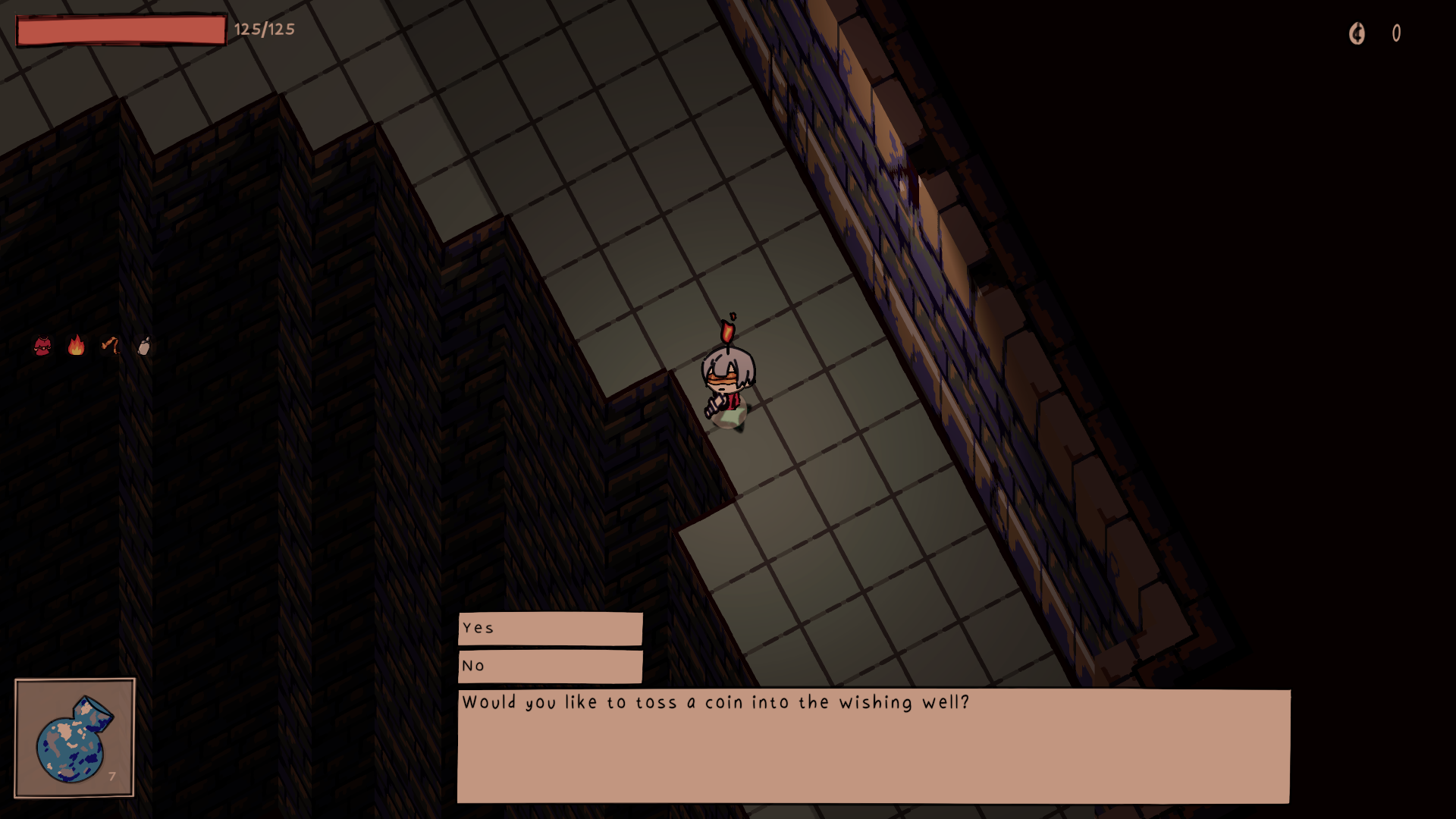Select the whip status icon
This screenshot has width=1456, height=819.
click(x=110, y=344)
